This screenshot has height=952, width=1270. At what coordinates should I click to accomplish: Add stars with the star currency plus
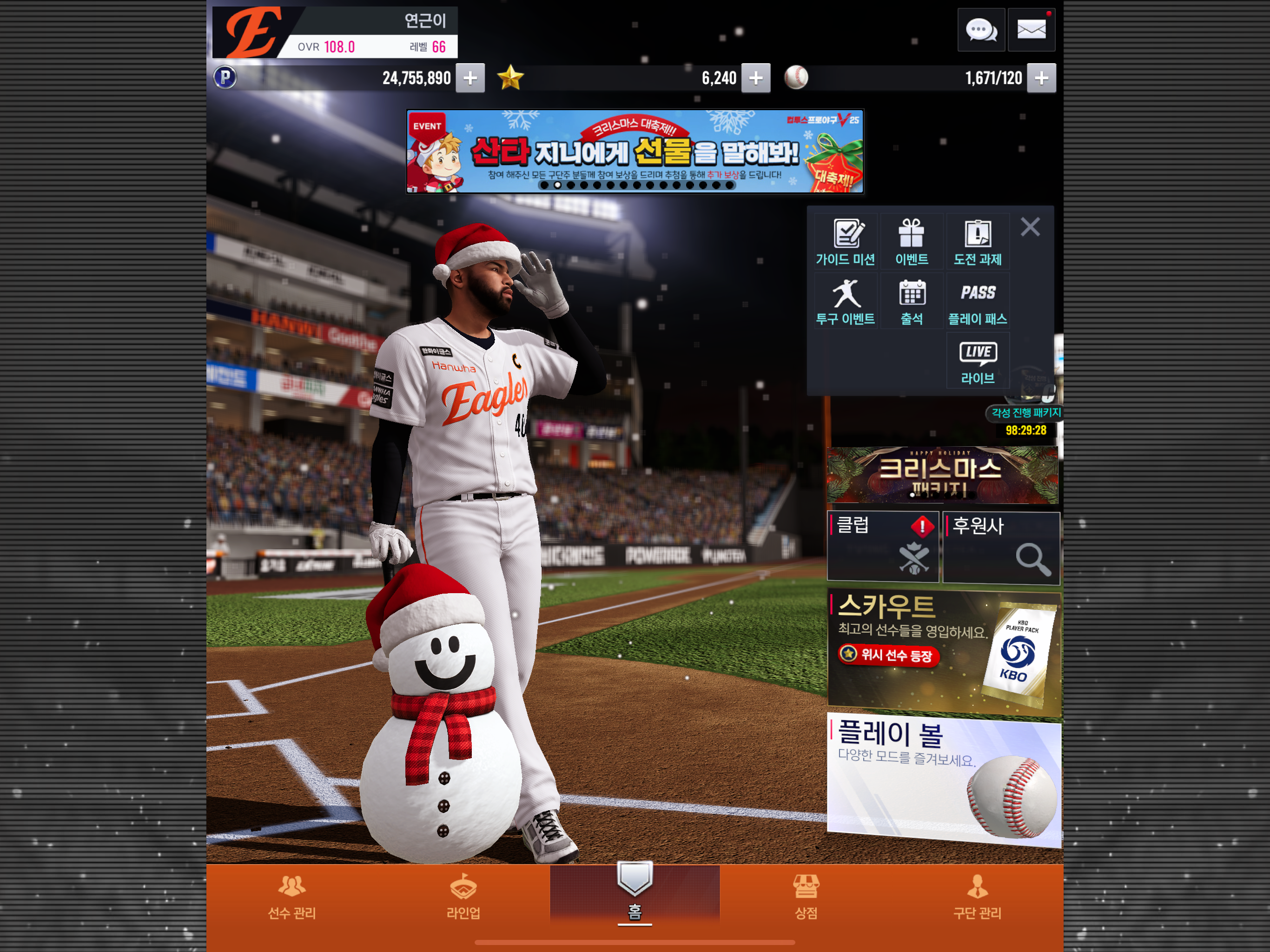point(755,78)
